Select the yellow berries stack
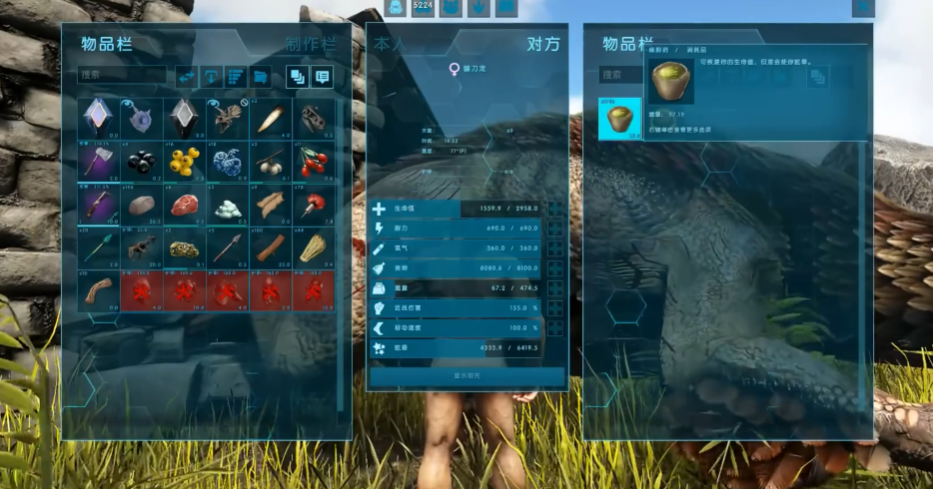Screen dimensions: 933x489 pos(185,161)
